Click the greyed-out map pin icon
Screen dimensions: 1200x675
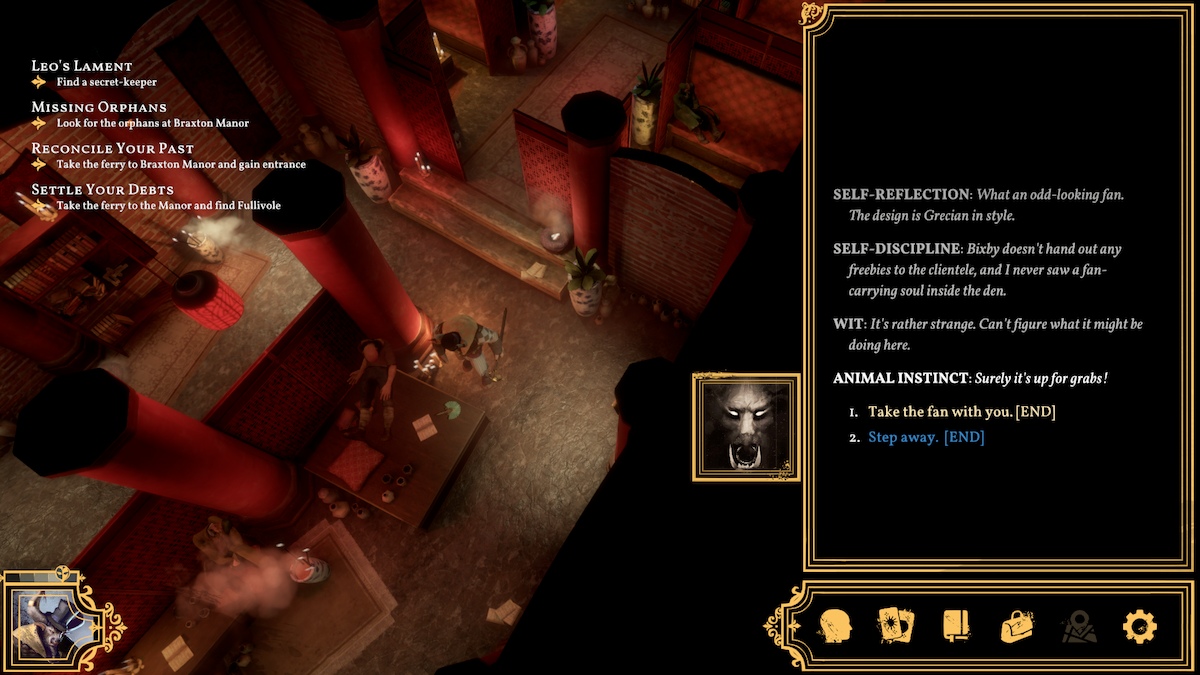tap(1079, 627)
